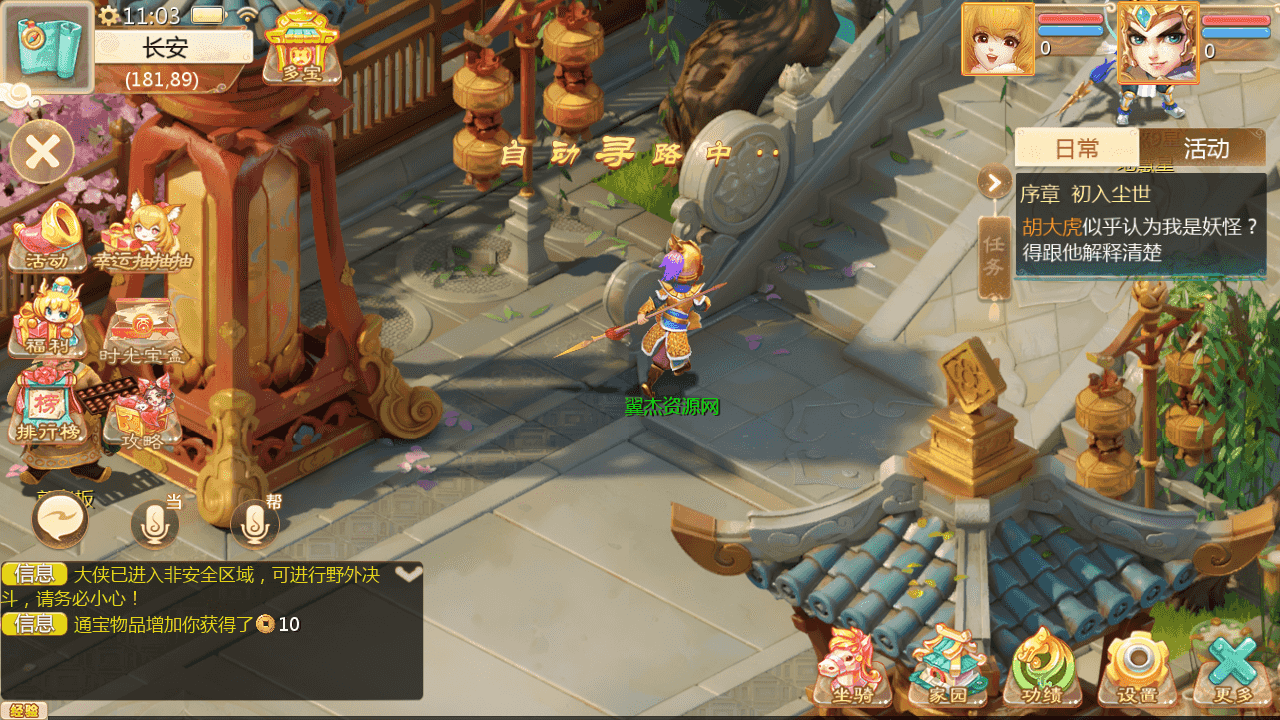Switch to the 日常 daily tab
Viewport: 1280px width, 720px height.
tap(1077, 149)
